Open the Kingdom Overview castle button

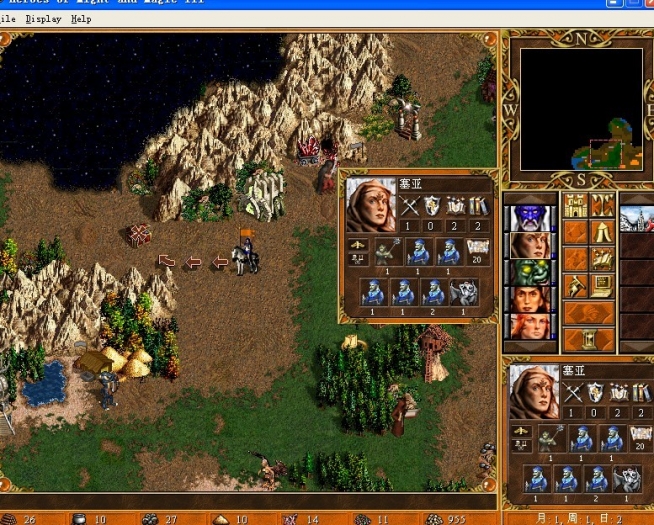(x=576, y=205)
